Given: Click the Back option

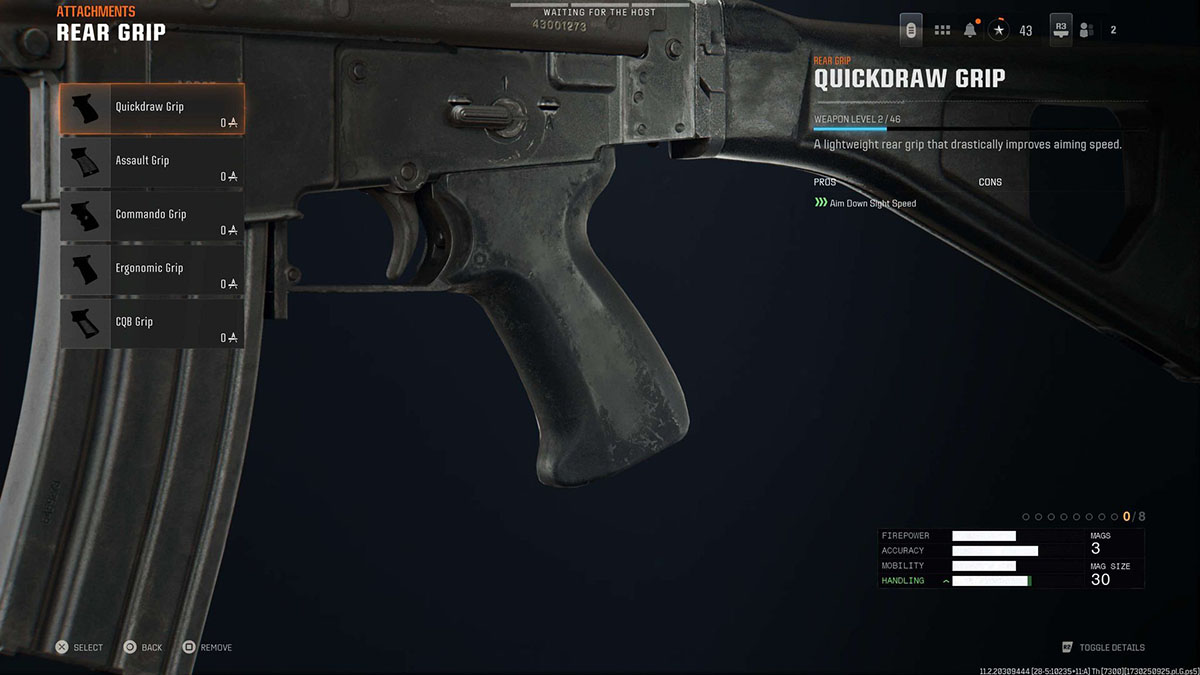Looking at the screenshot, I should pyautogui.click(x=141, y=647).
